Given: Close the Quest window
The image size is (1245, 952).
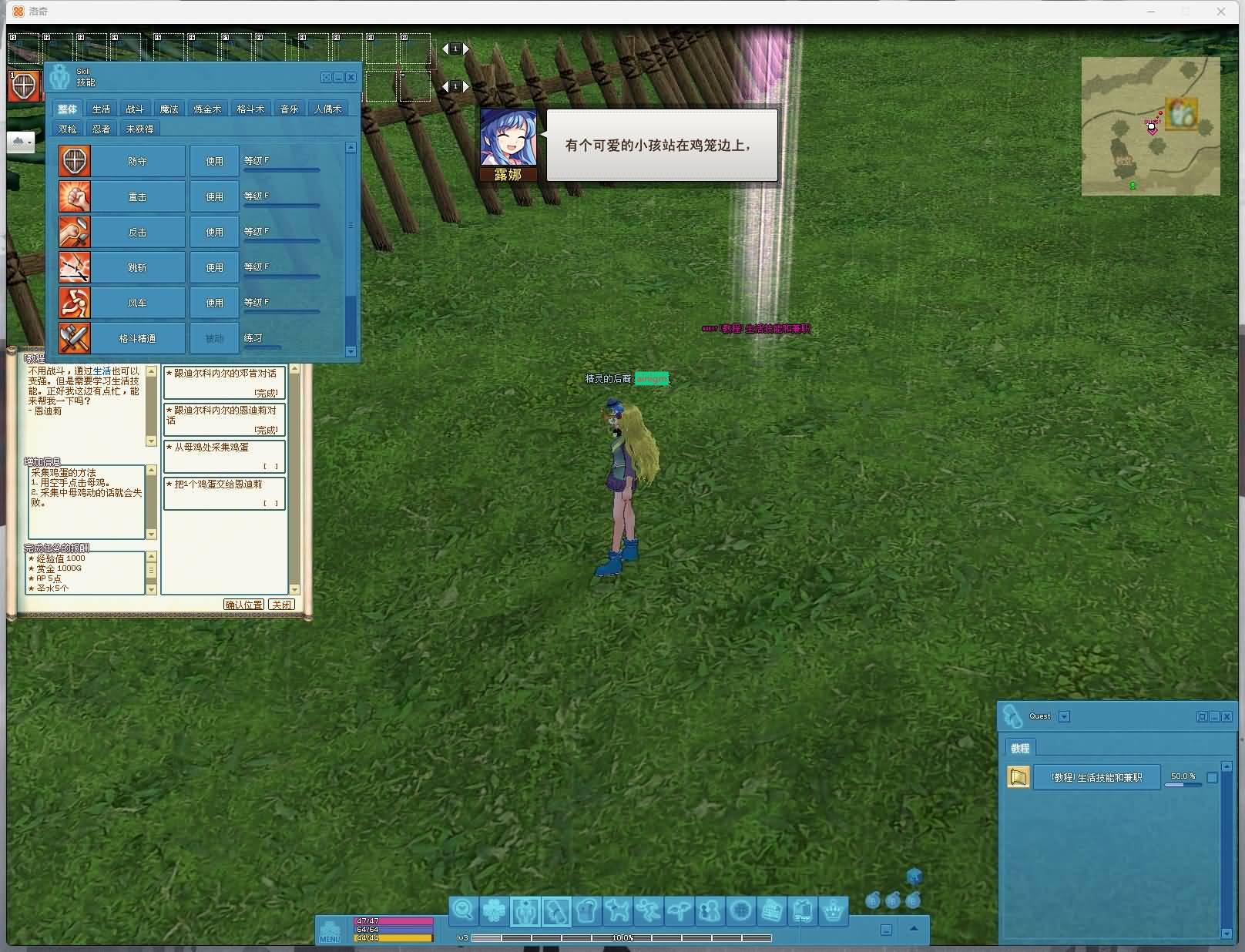Looking at the screenshot, I should 1227,717.
